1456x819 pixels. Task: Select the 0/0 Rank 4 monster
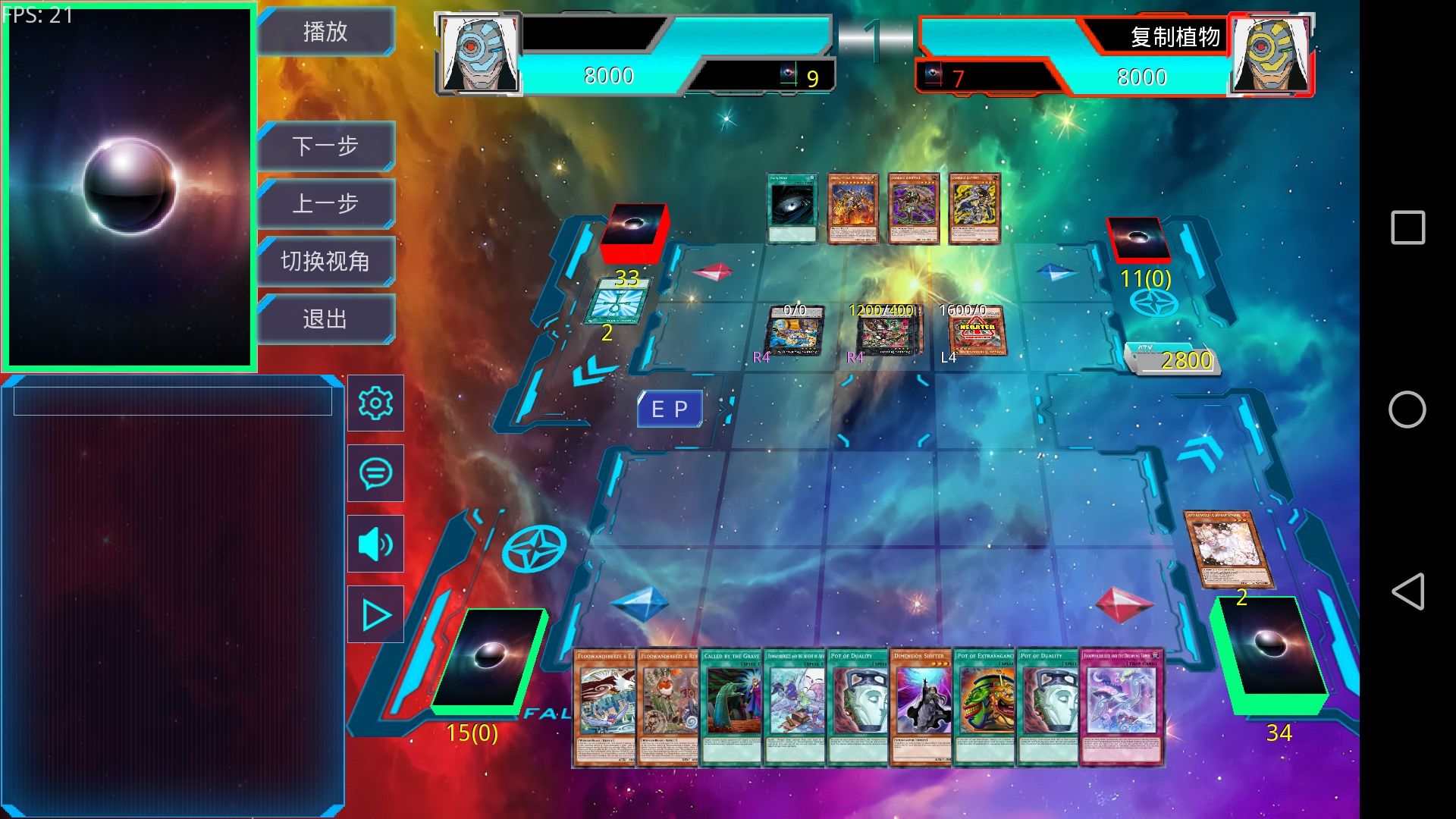coord(794,332)
